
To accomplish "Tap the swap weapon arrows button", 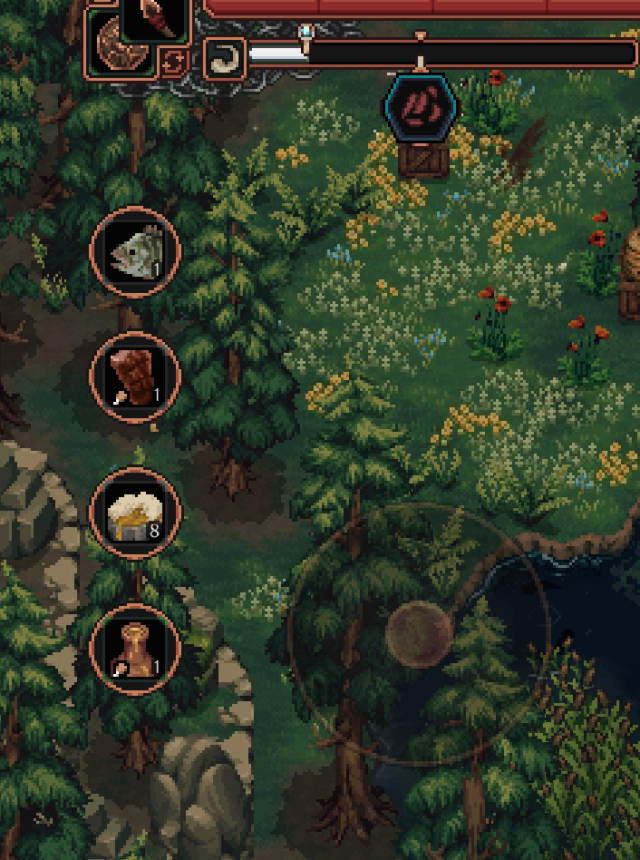I will (x=173, y=63).
